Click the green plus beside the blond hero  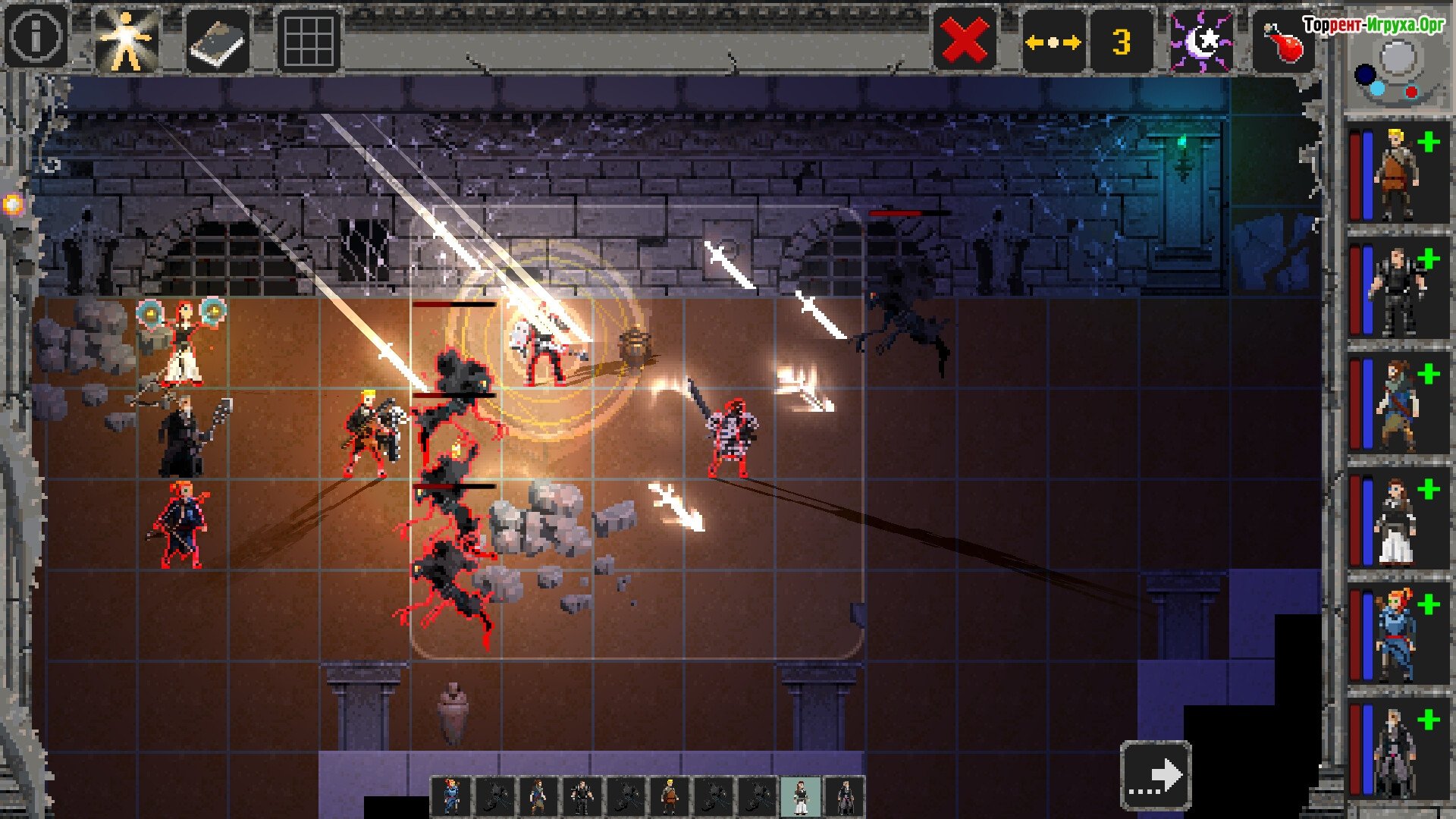pyautogui.click(x=1429, y=142)
